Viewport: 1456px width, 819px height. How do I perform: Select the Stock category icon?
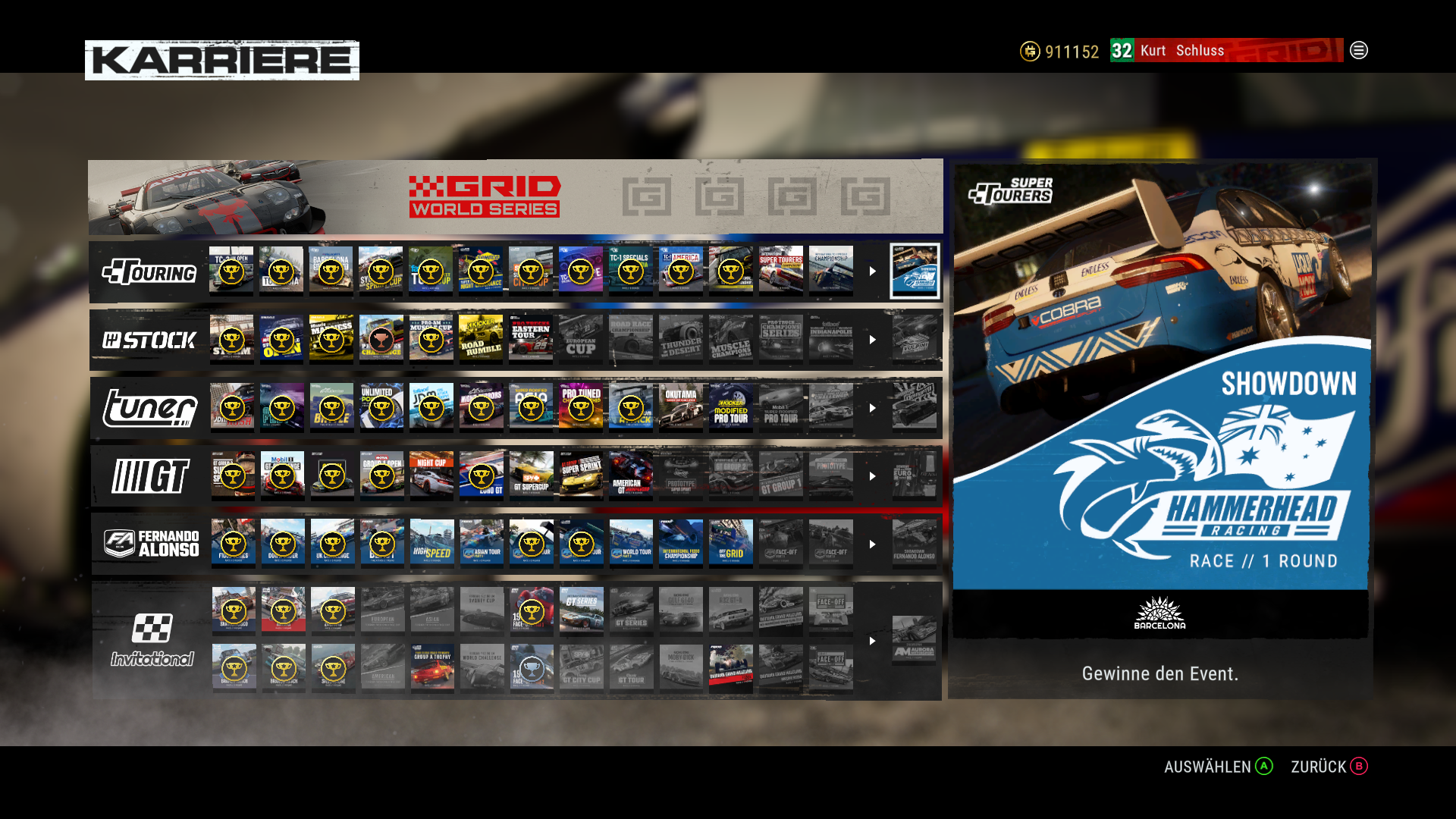pyautogui.click(x=149, y=339)
